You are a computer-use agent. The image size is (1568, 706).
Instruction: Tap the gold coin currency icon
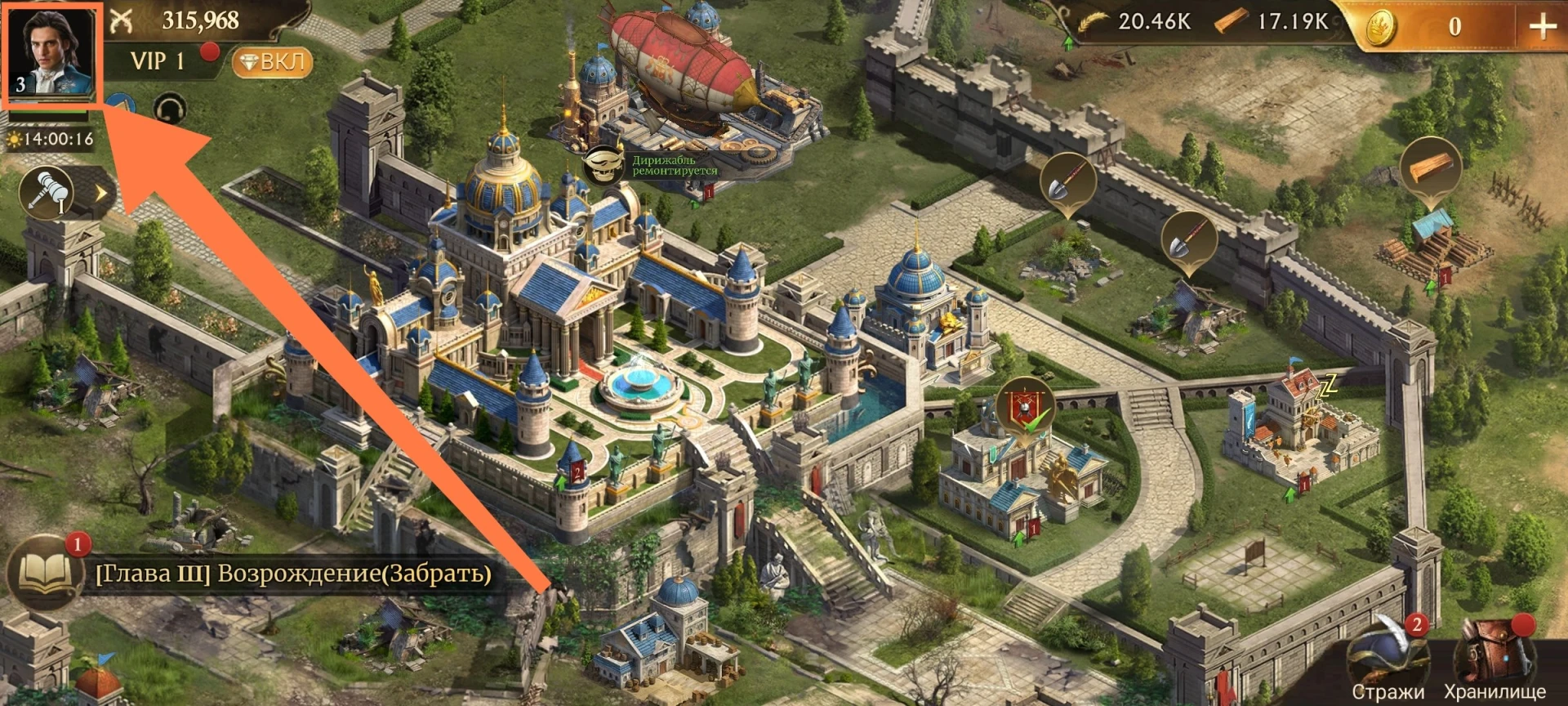pos(1380,29)
